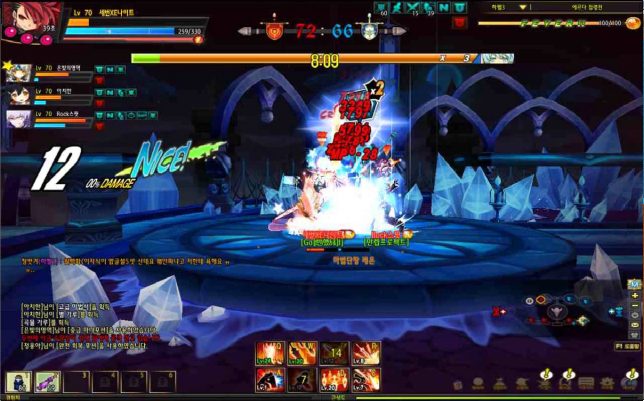This screenshot has width=644, height=401.
Task: Click the F1 help button
Action: click(626, 346)
